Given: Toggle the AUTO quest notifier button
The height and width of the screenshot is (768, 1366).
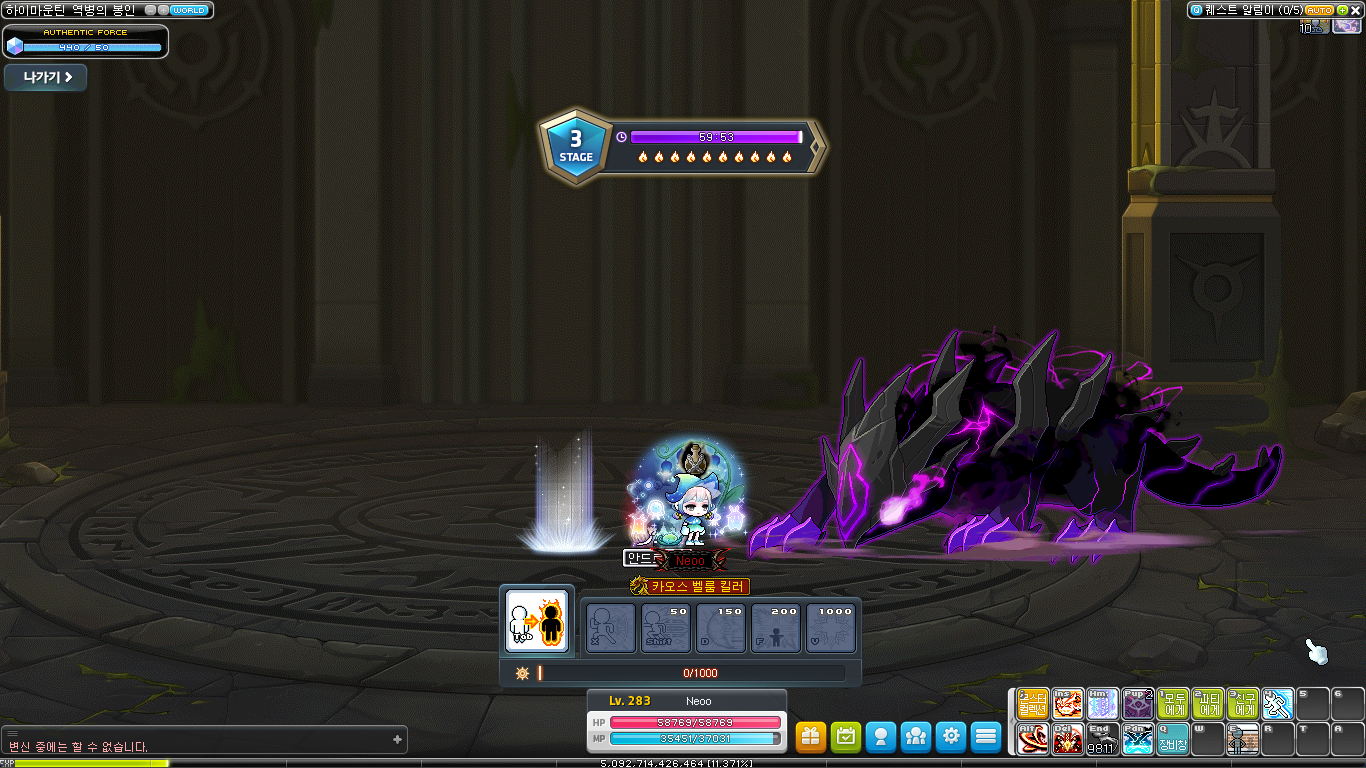Looking at the screenshot, I should pos(1318,10).
